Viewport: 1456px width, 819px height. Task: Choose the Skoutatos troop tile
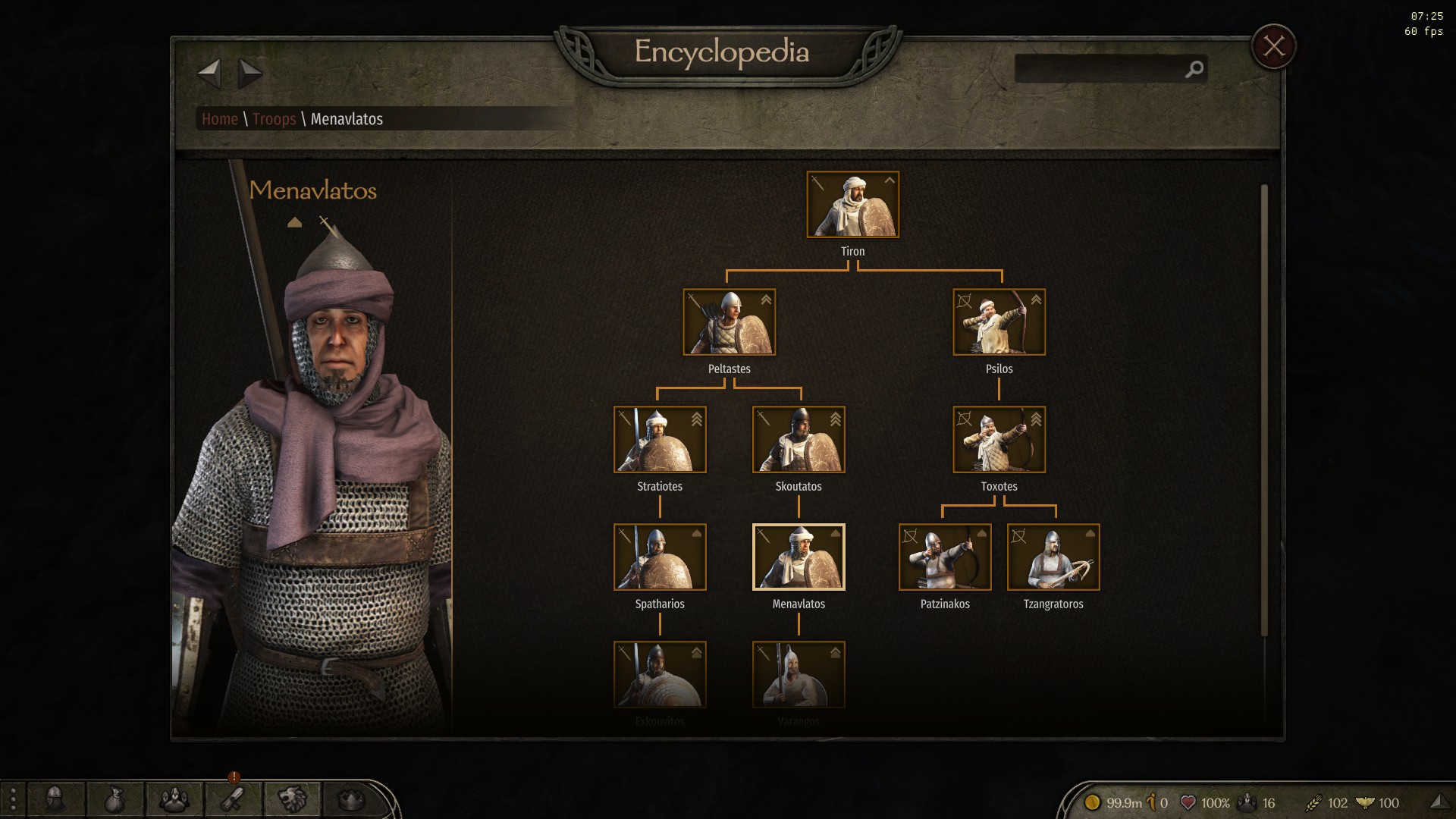click(x=799, y=440)
